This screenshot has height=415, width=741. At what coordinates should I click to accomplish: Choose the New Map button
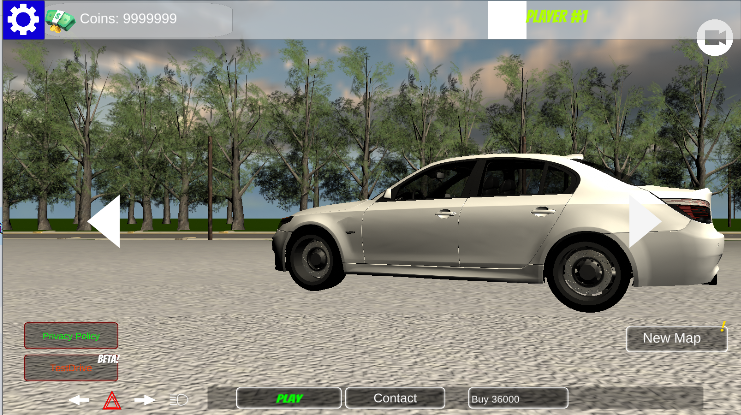coord(676,338)
